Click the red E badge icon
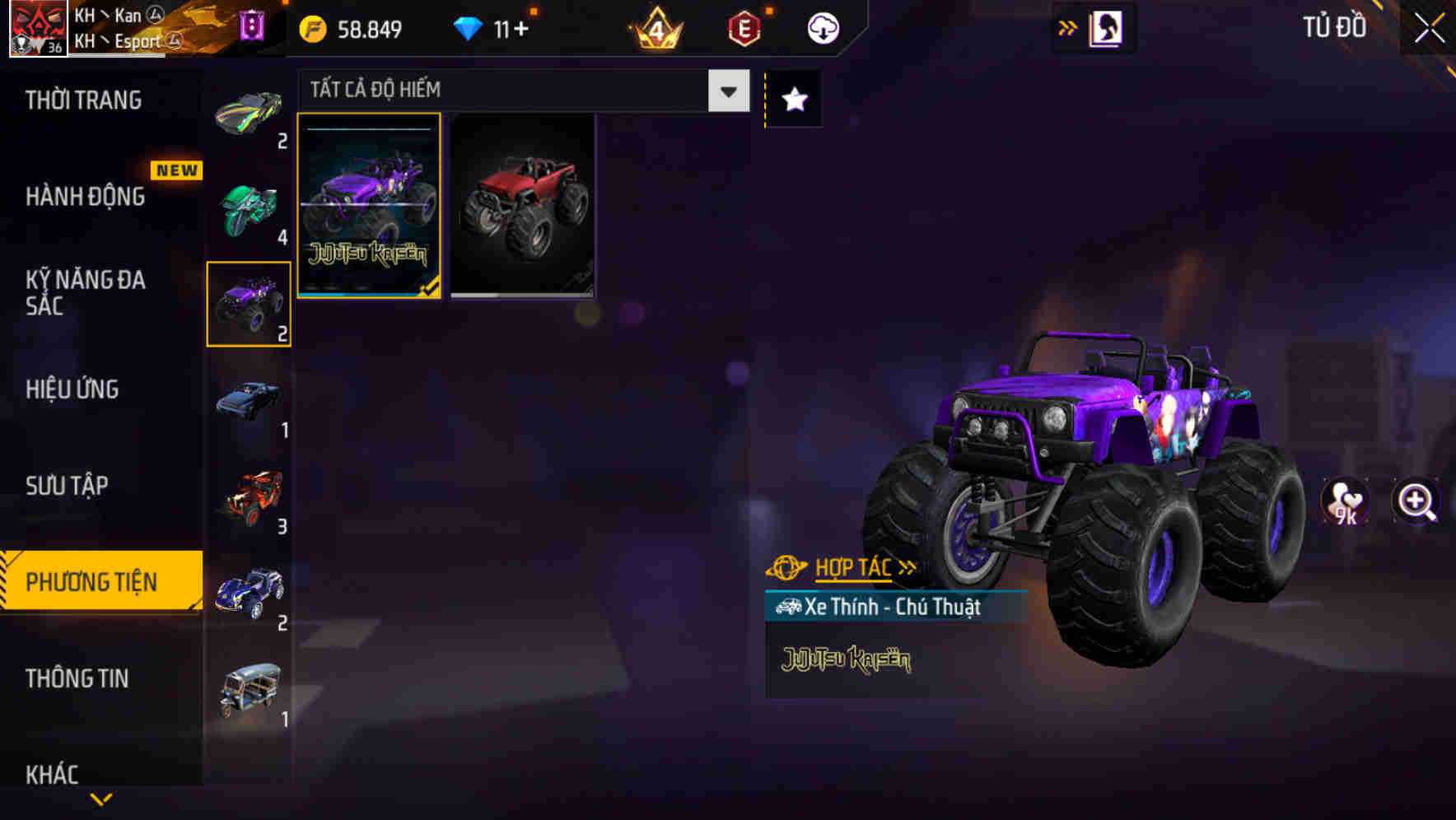This screenshot has width=1456, height=820. point(740,28)
